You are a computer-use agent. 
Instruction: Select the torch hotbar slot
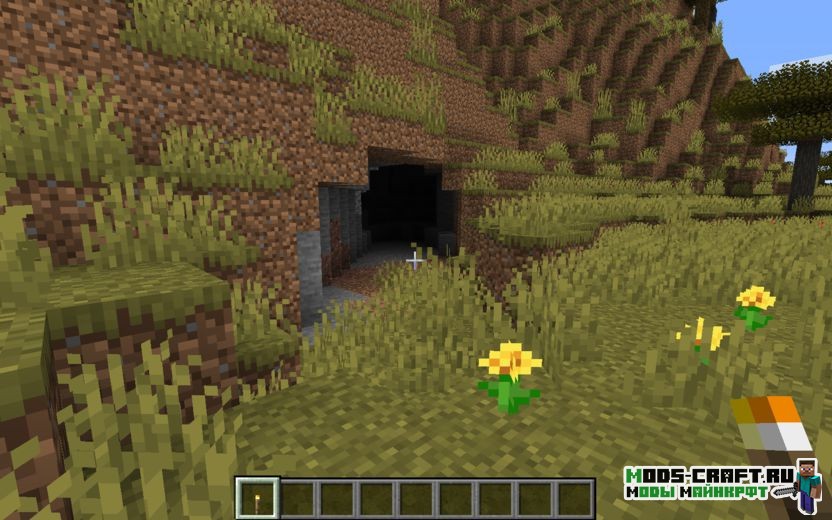pyautogui.click(x=259, y=498)
